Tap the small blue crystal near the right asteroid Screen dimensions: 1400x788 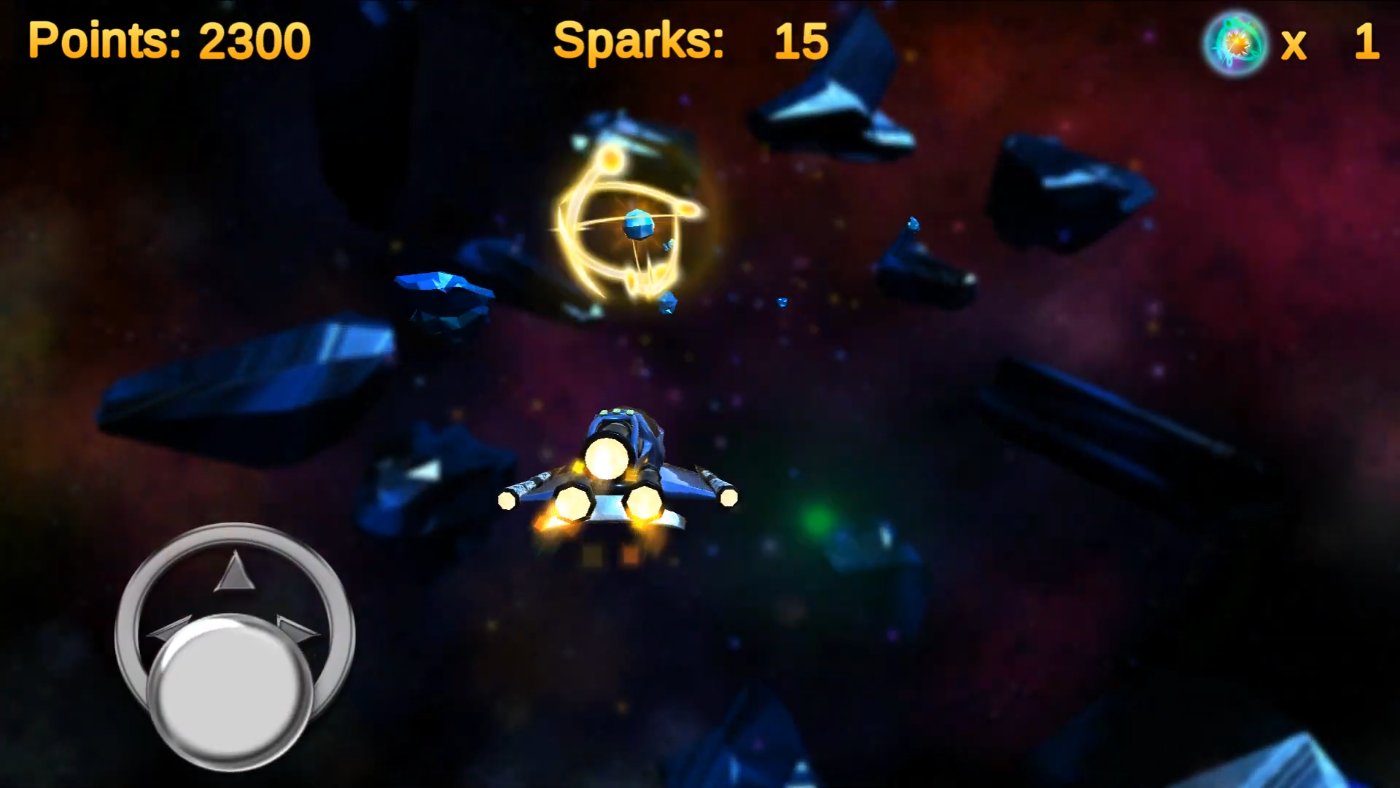tap(912, 225)
